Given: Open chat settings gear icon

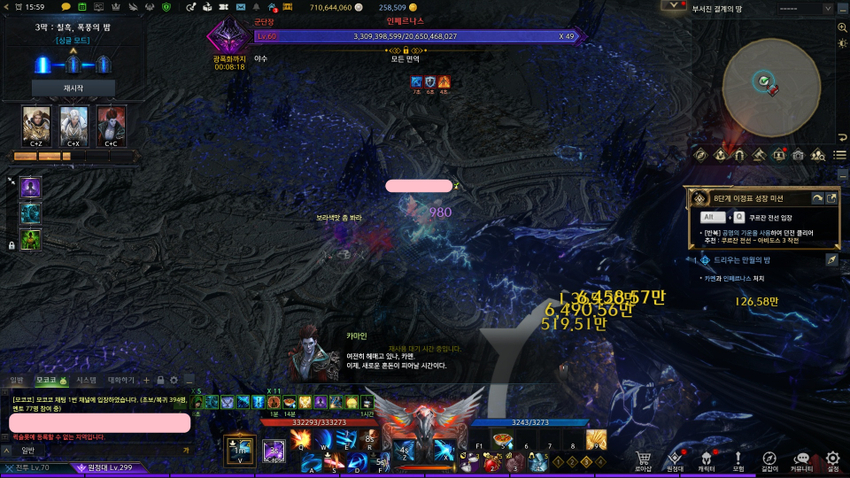Looking at the screenshot, I should (173, 380).
